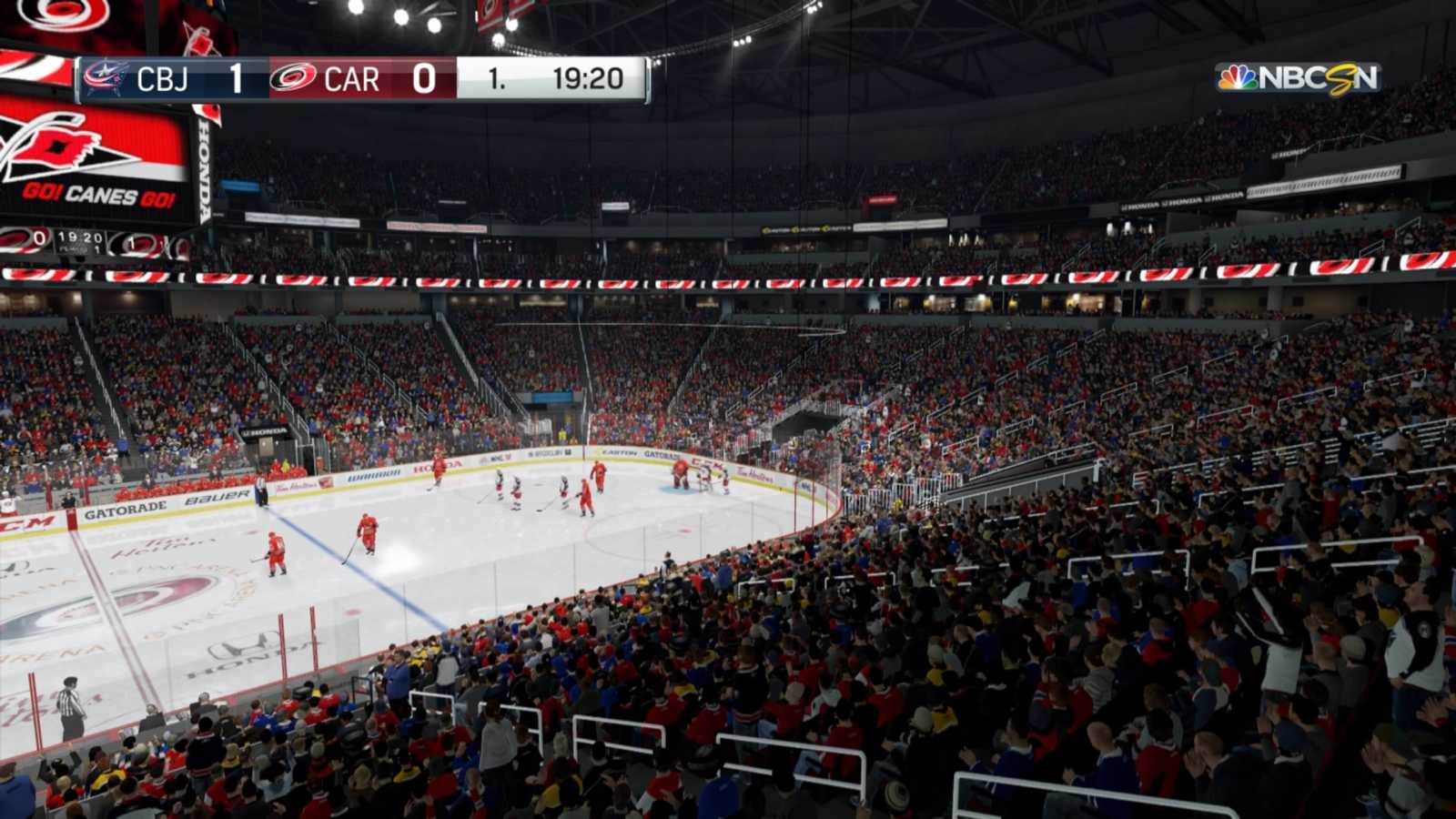Click the GO! CANES GO! jumbotron text

coord(96,194)
